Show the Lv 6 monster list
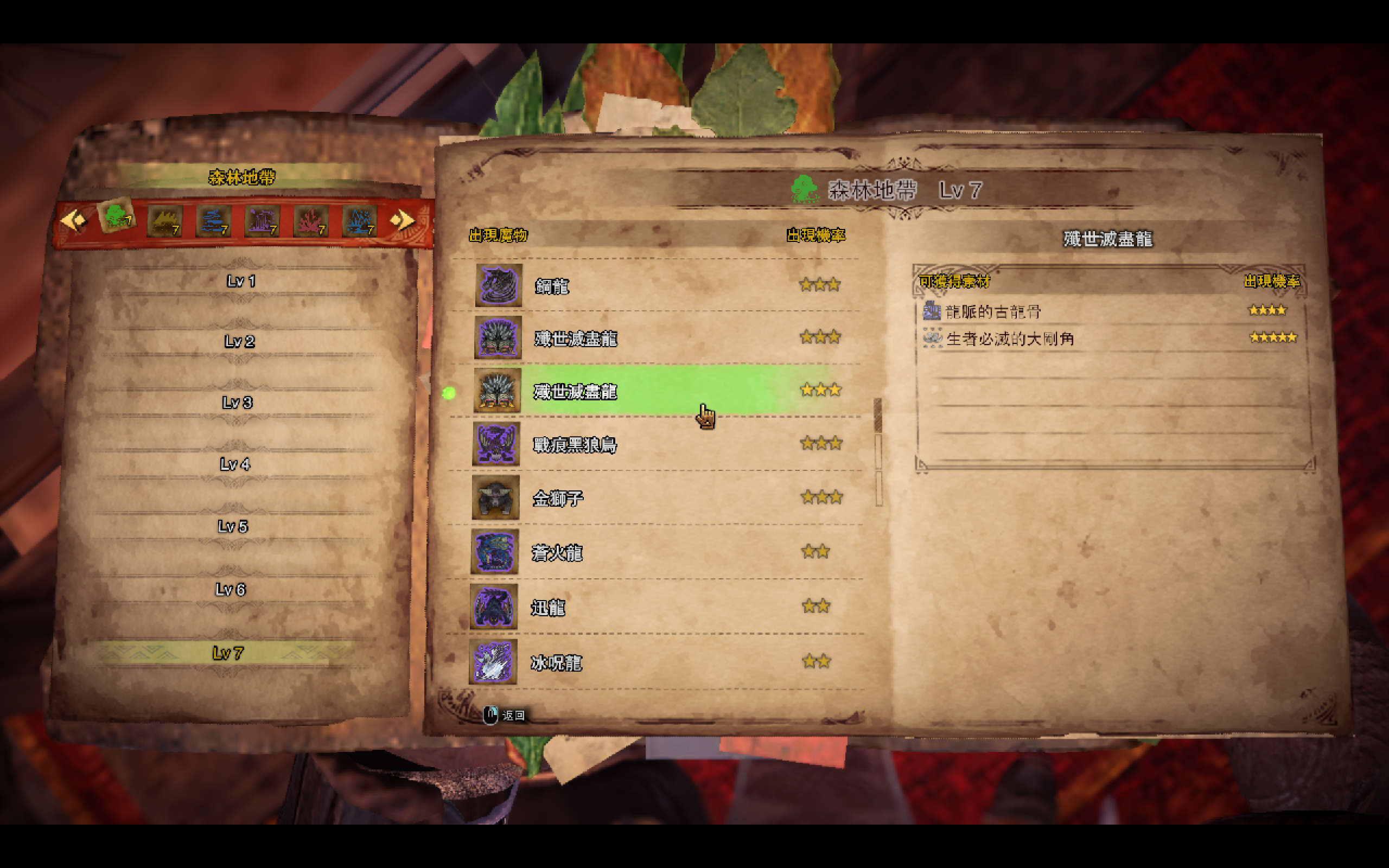Screen dimensions: 1389x868 [230, 590]
